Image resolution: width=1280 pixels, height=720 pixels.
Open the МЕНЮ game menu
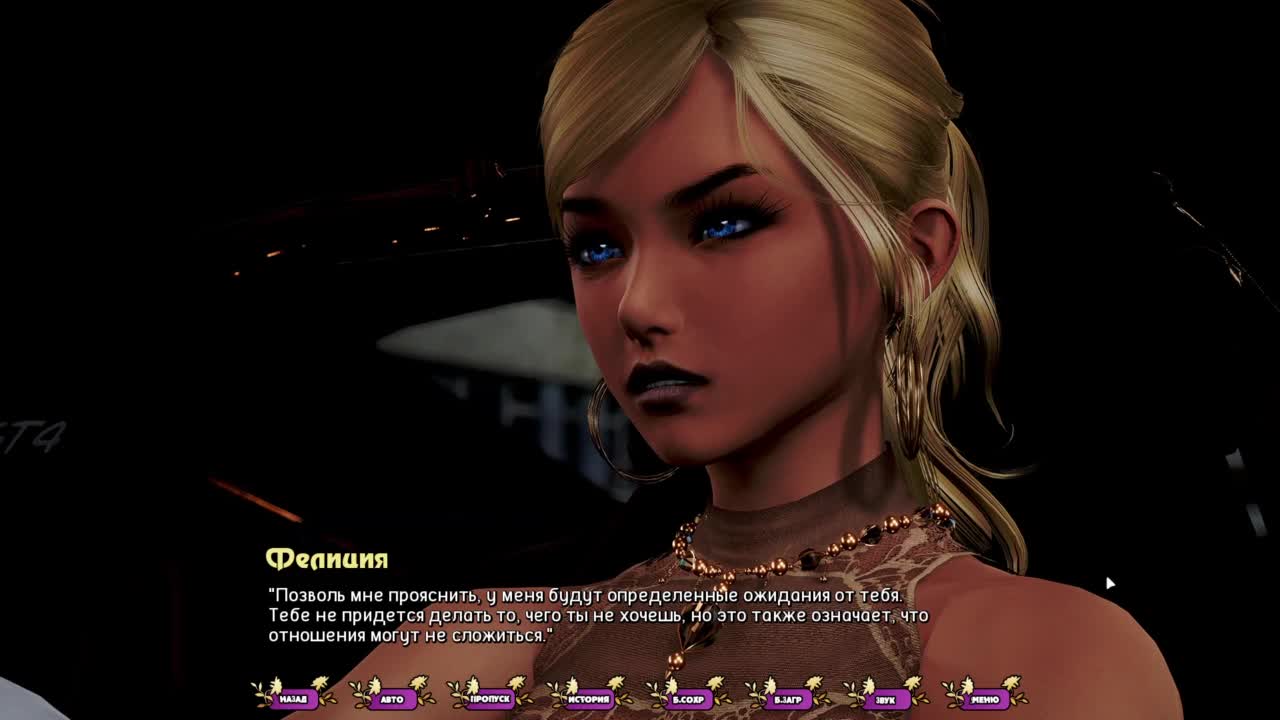[984, 699]
